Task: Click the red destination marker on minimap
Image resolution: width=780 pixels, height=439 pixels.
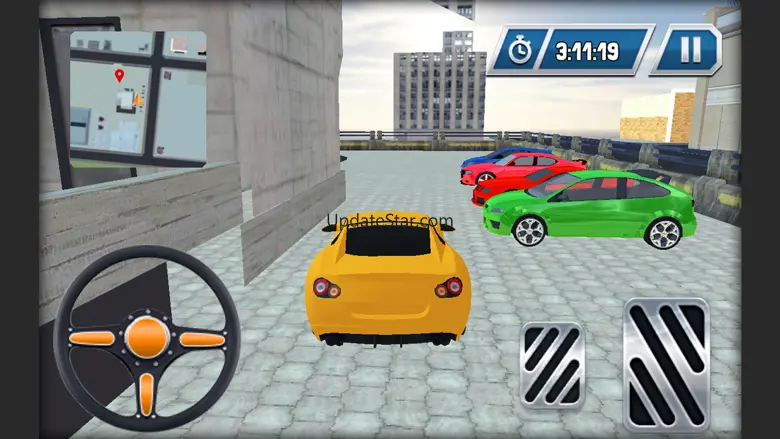Action: point(119,75)
